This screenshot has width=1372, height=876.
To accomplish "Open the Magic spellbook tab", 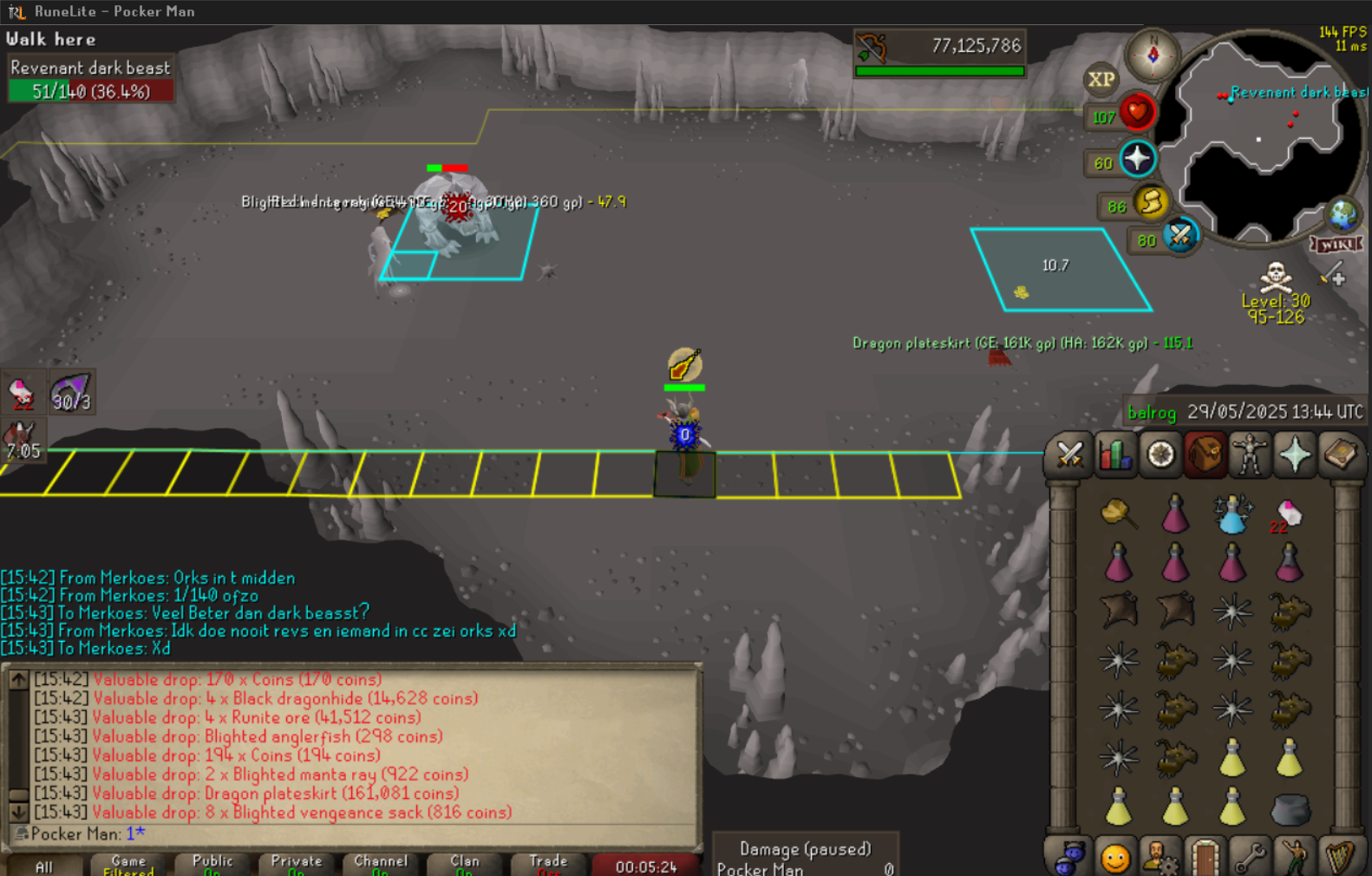I will [1340, 454].
